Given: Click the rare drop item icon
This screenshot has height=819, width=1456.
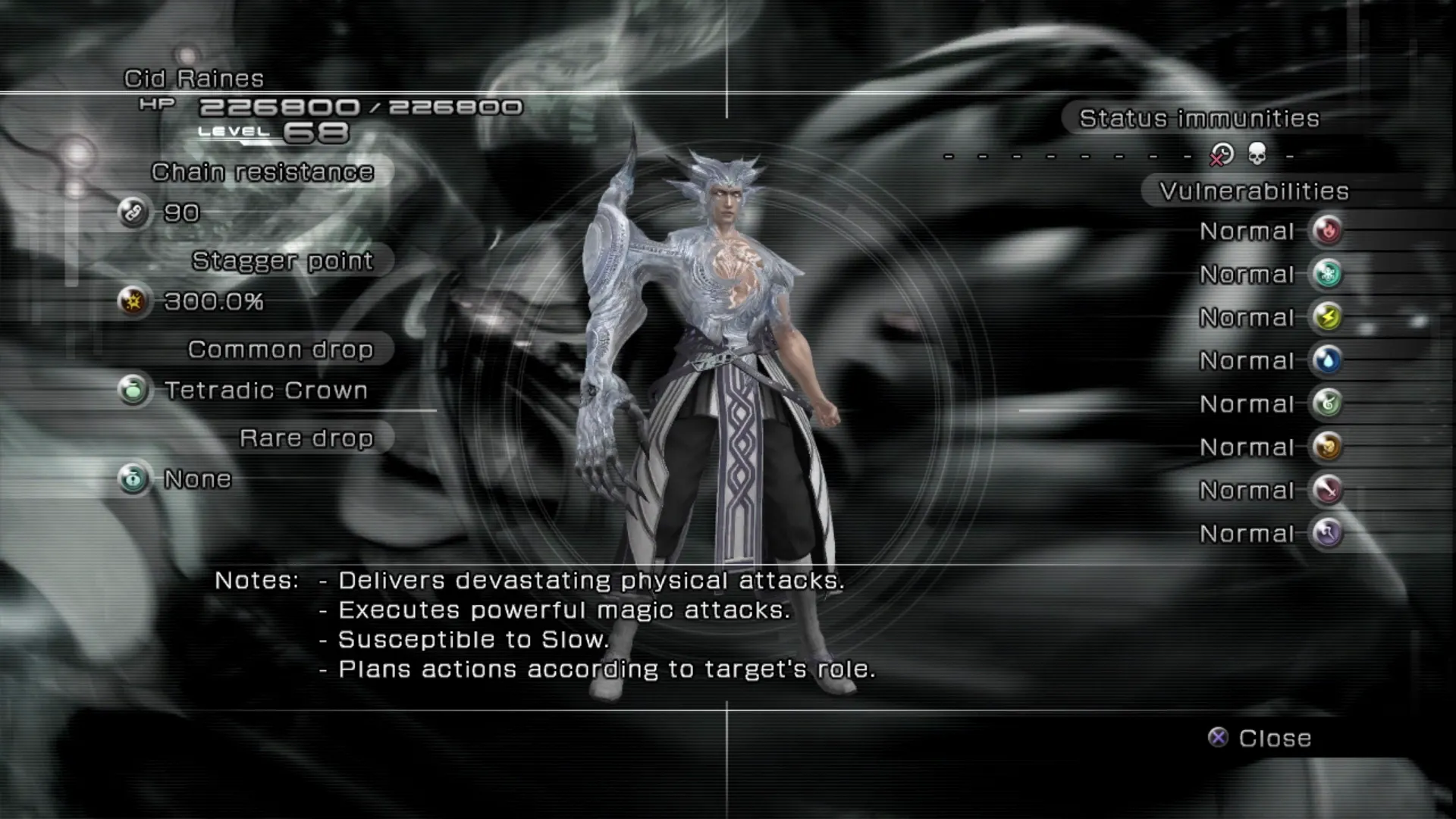Looking at the screenshot, I should tap(133, 479).
